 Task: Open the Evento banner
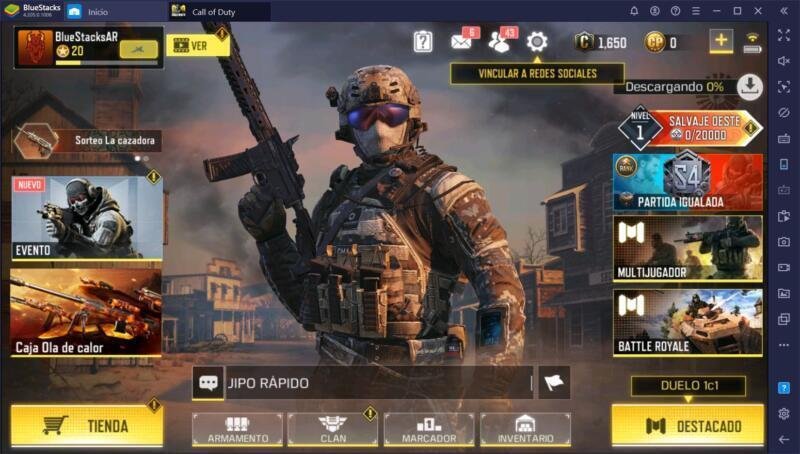(86, 218)
